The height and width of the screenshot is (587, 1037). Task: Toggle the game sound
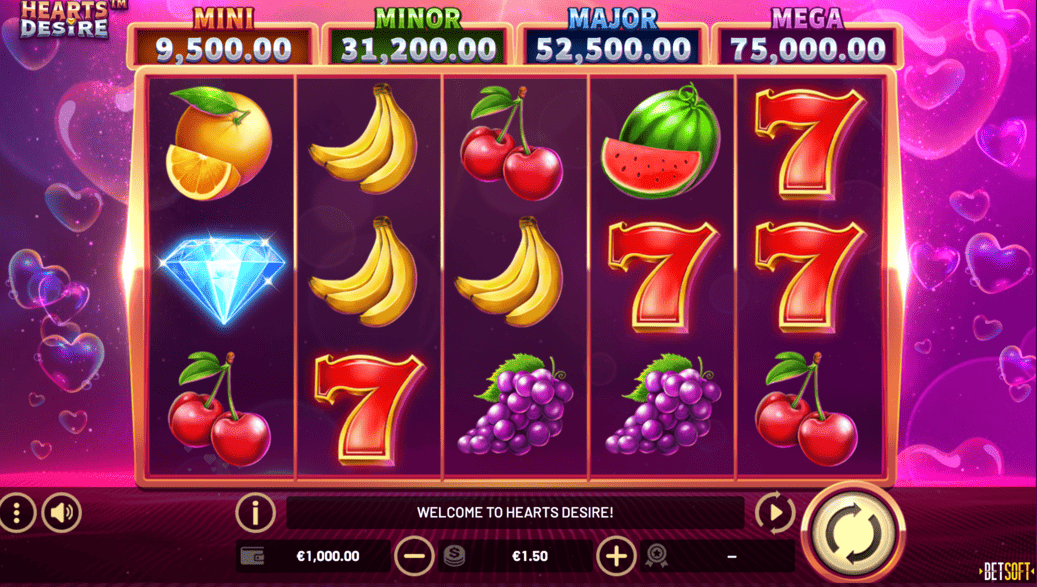(x=62, y=513)
